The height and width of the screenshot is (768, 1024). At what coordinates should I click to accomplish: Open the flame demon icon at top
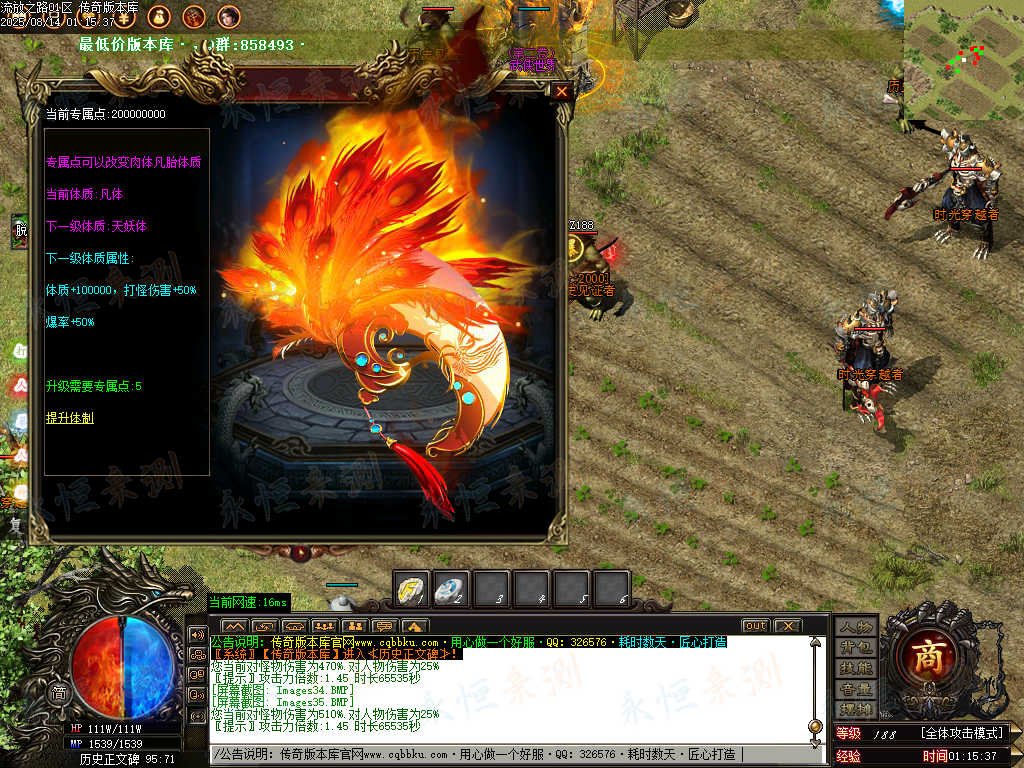tap(194, 16)
